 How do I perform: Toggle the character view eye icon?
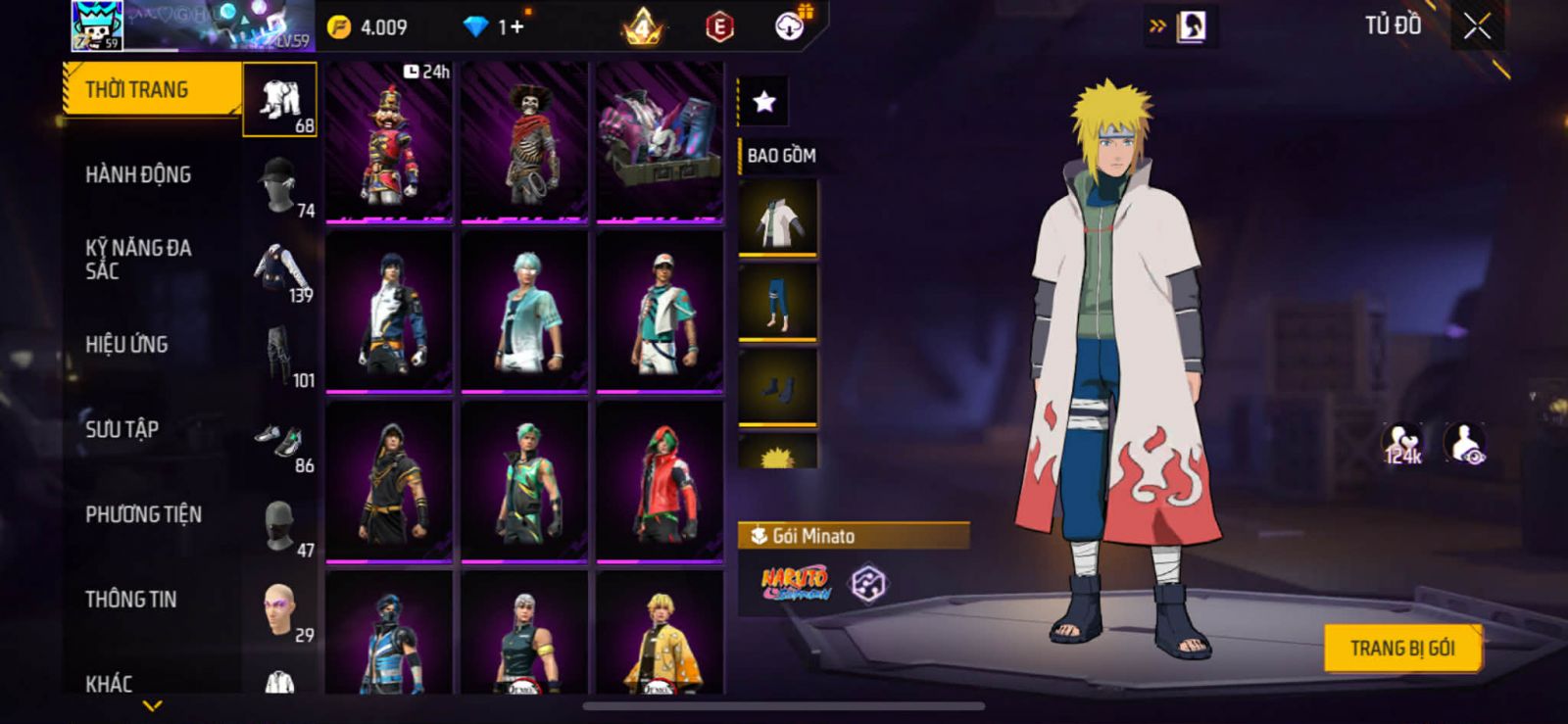(1464, 445)
